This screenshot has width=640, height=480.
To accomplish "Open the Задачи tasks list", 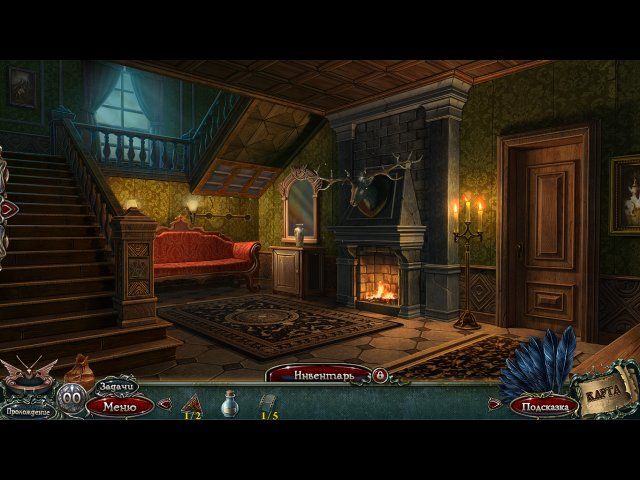I will coord(115,386).
